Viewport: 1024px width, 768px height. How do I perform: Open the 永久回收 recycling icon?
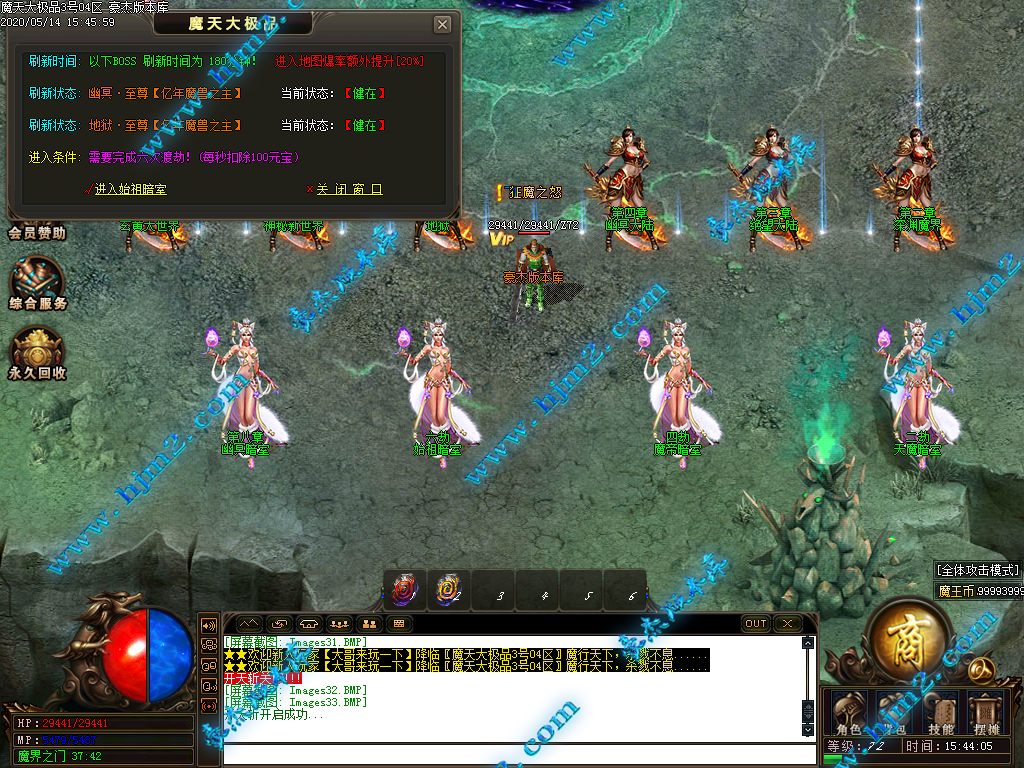click(x=38, y=353)
